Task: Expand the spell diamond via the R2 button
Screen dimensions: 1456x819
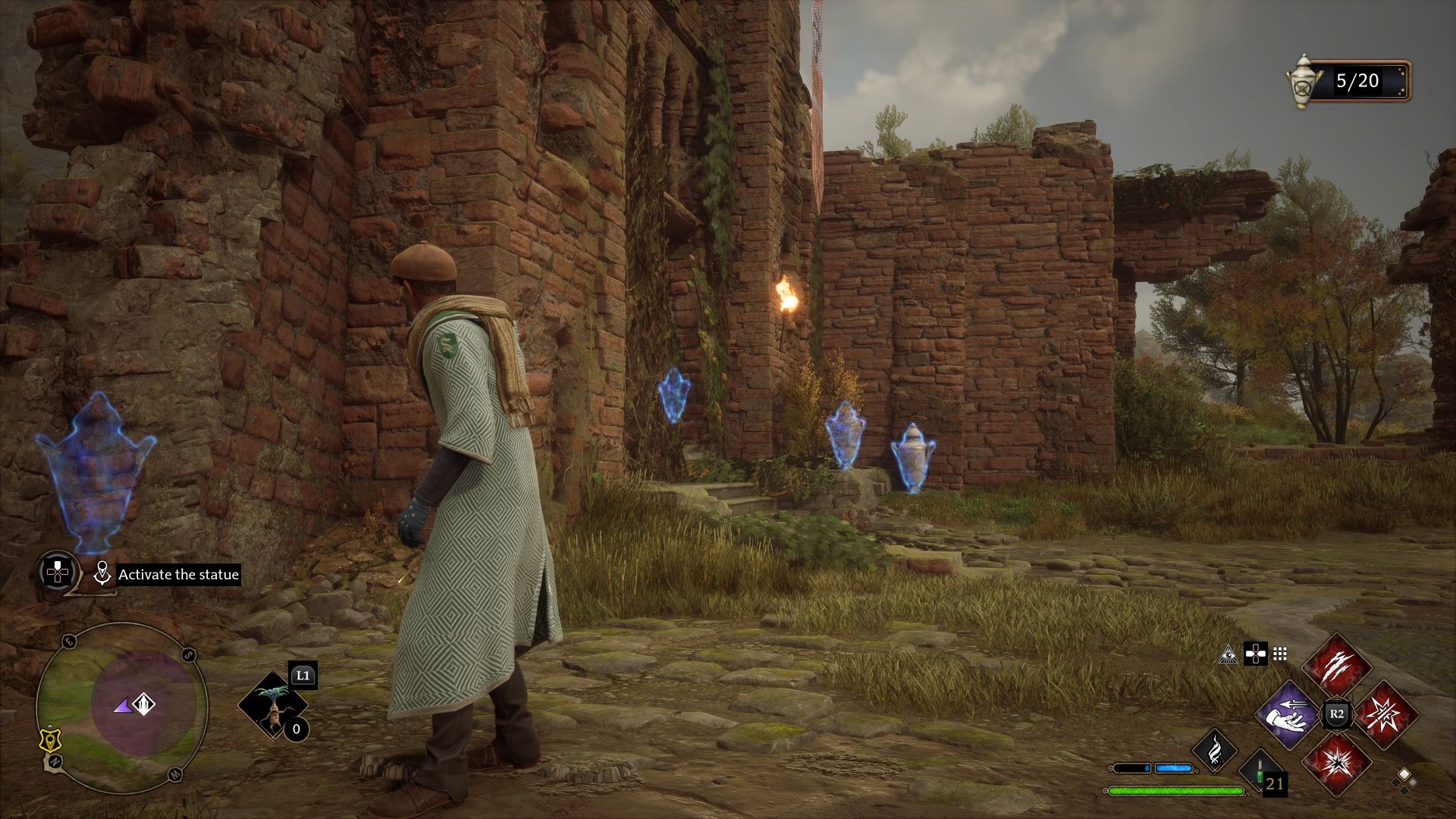Action: point(1335,713)
